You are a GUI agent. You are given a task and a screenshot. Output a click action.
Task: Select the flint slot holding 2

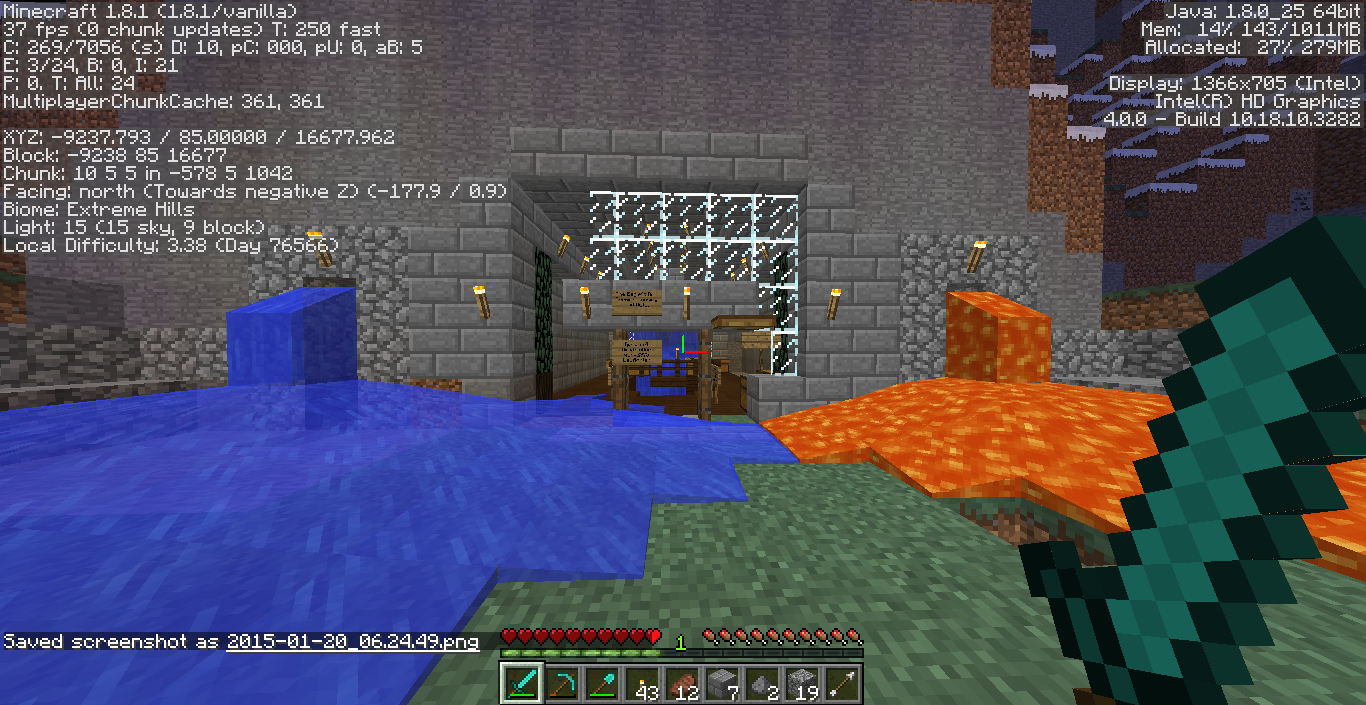(x=762, y=683)
